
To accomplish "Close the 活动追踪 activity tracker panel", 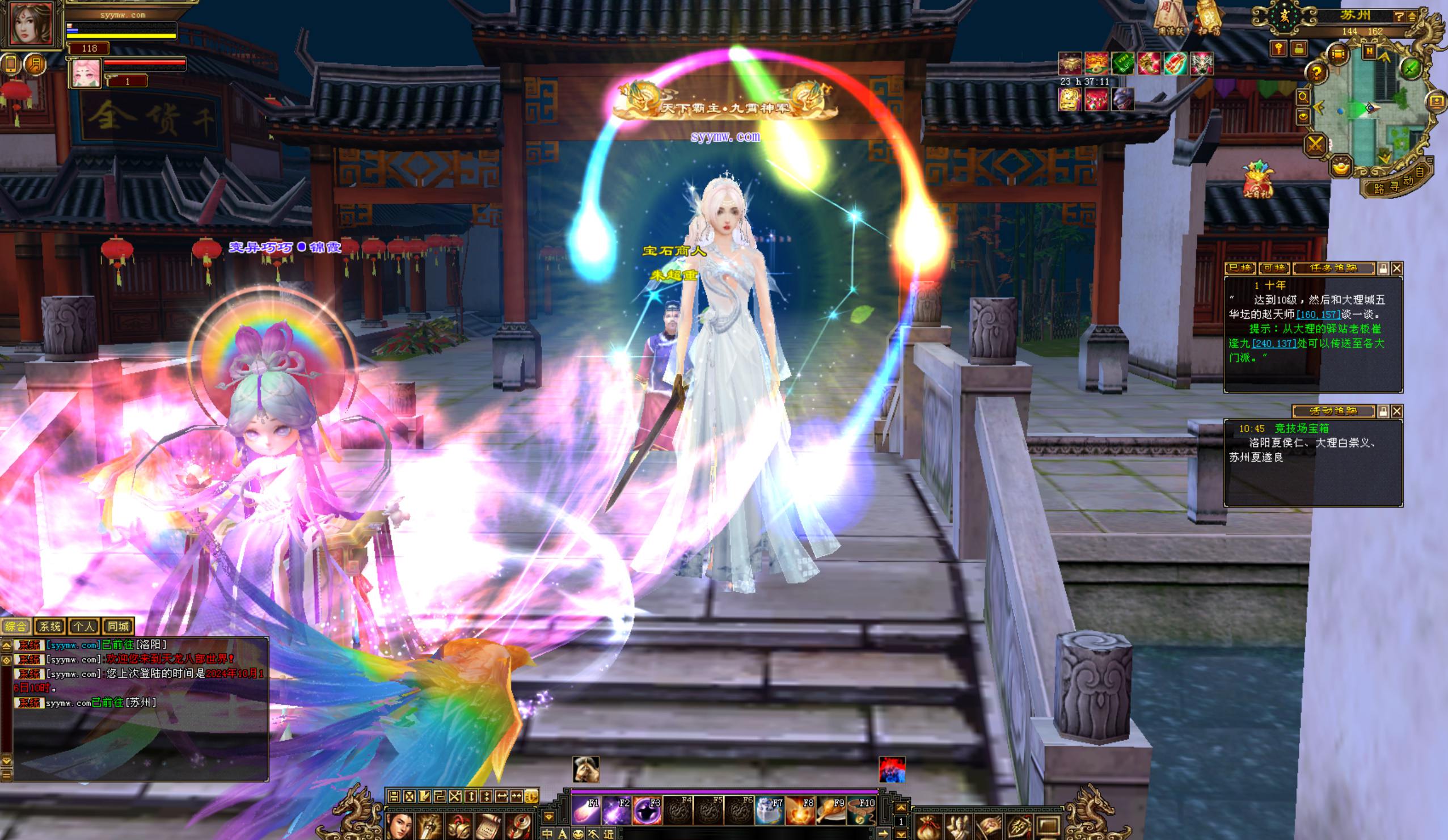I will click(1397, 411).
